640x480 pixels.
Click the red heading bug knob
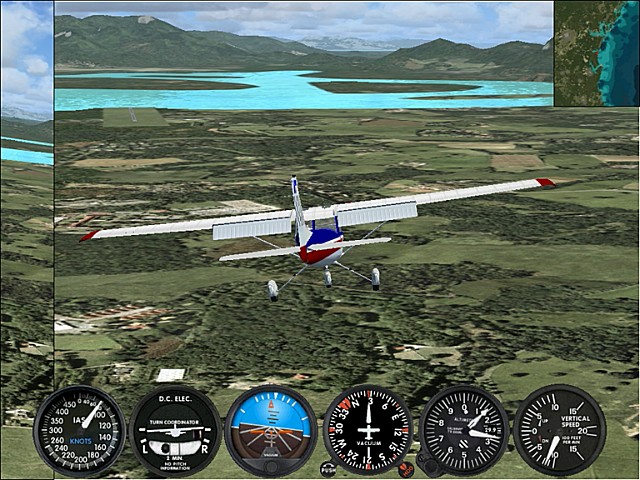pyautogui.click(x=405, y=467)
